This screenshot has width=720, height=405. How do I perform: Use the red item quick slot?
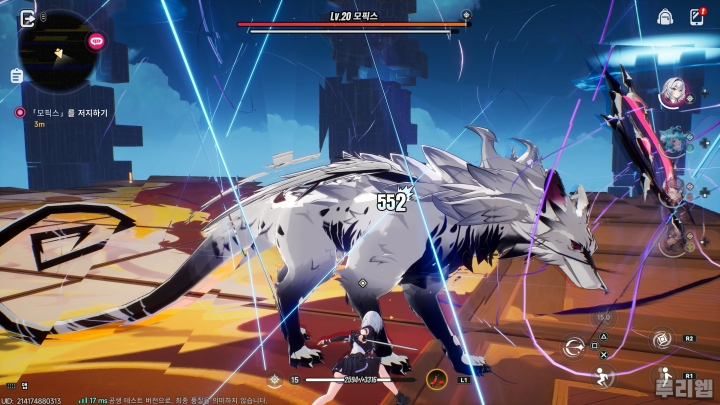pyautogui.click(x=436, y=379)
